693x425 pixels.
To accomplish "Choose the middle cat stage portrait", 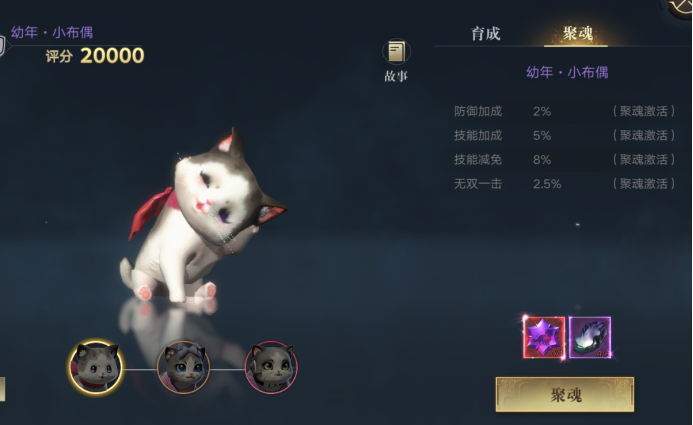I will 183,367.
